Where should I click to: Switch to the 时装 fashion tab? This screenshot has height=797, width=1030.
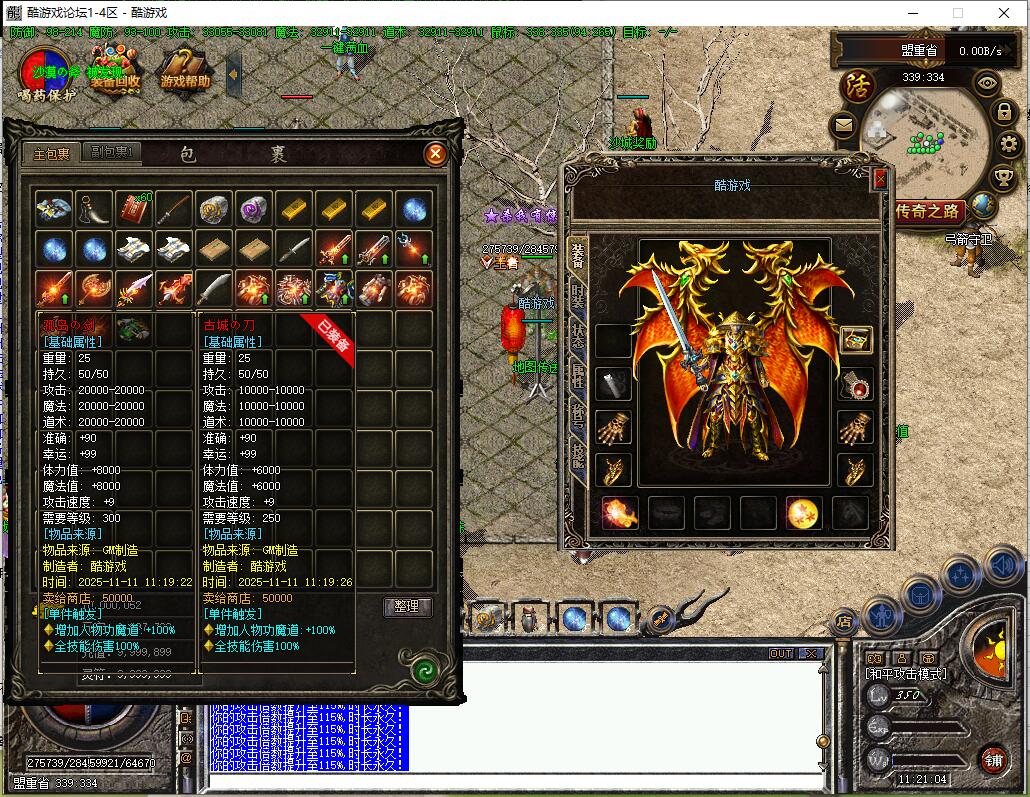[x=578, y=296]
